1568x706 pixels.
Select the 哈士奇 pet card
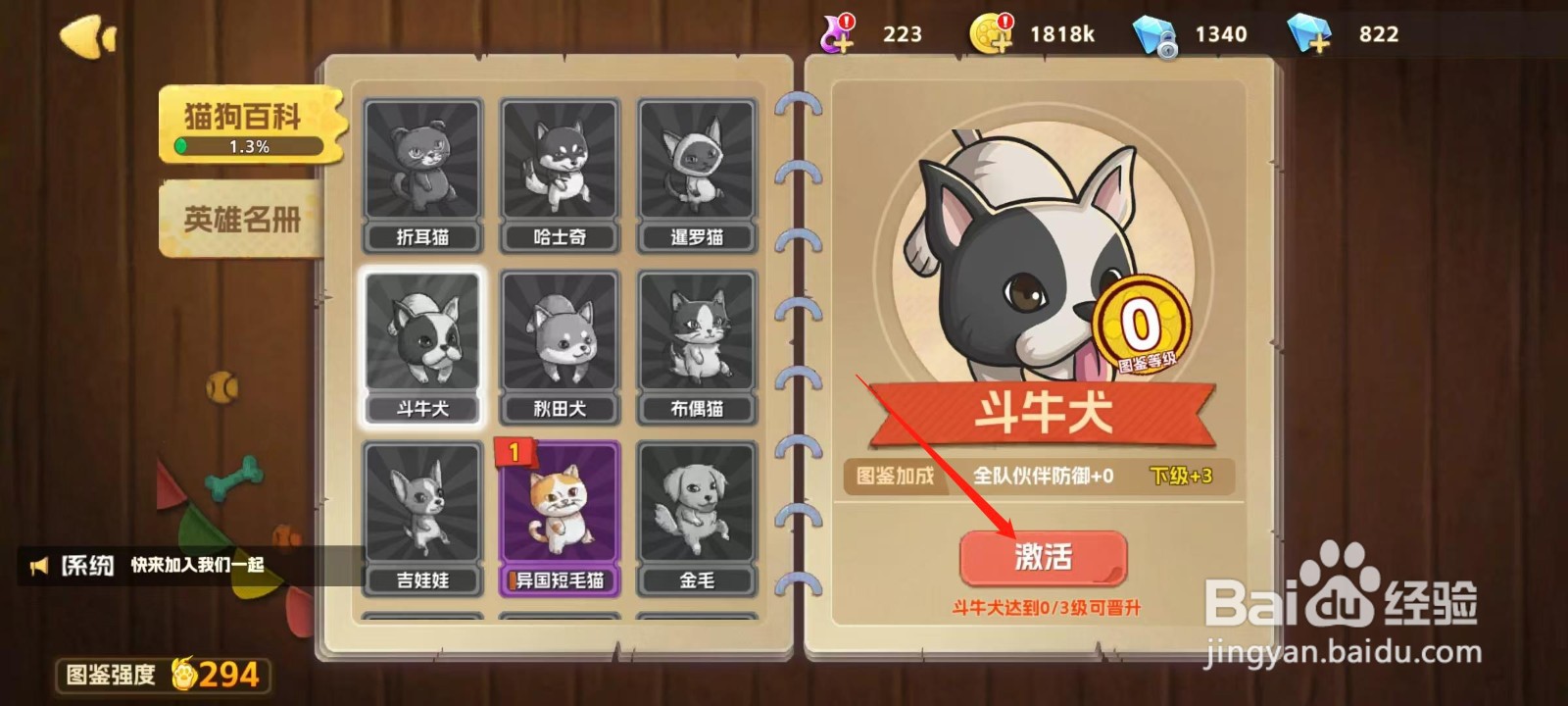pos(559,169)
